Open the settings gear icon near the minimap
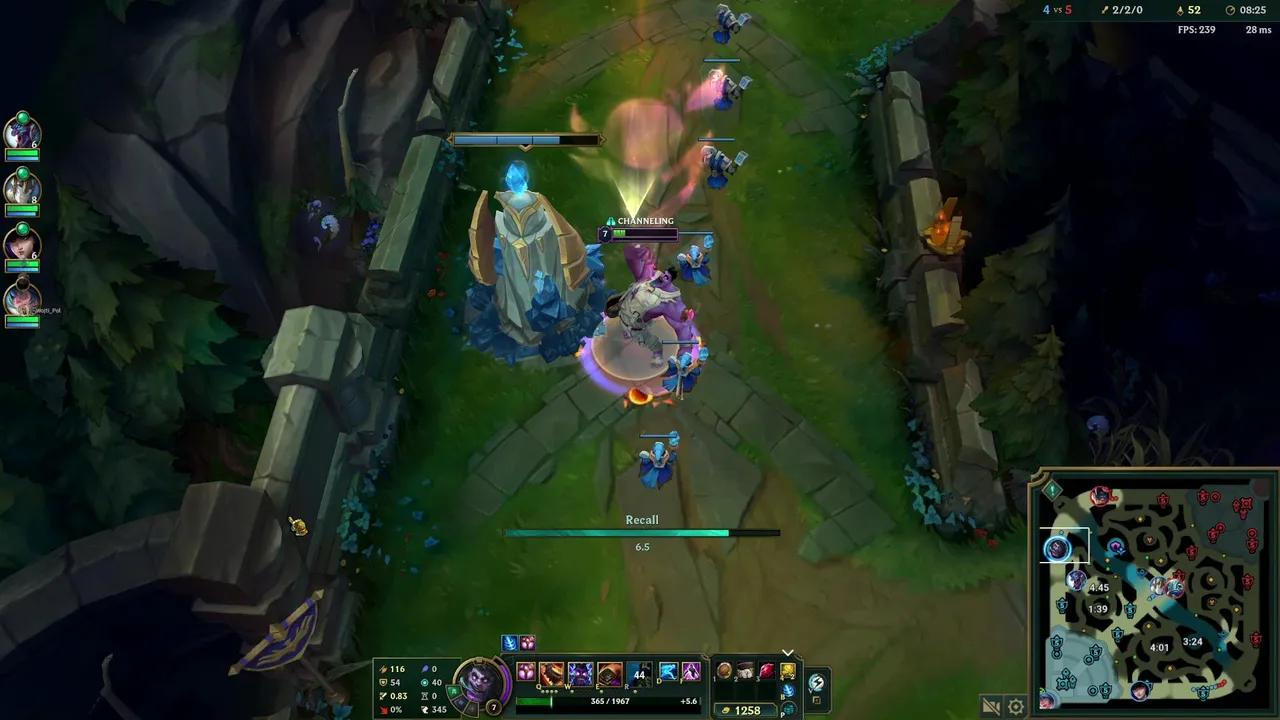This screenshot has width=1280, height=720. [x=1016, y=704]
